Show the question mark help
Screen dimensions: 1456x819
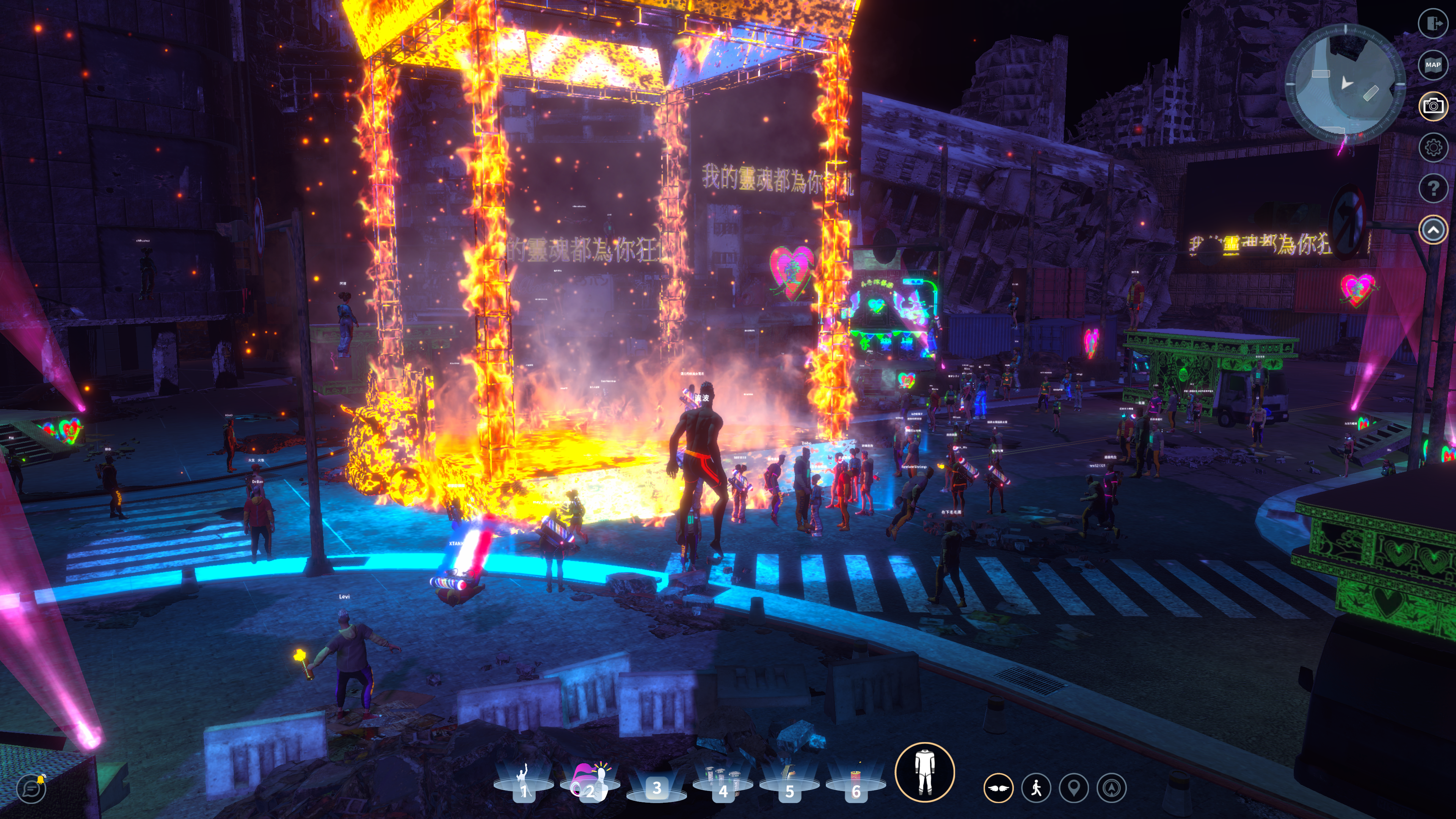[1432, 188]
